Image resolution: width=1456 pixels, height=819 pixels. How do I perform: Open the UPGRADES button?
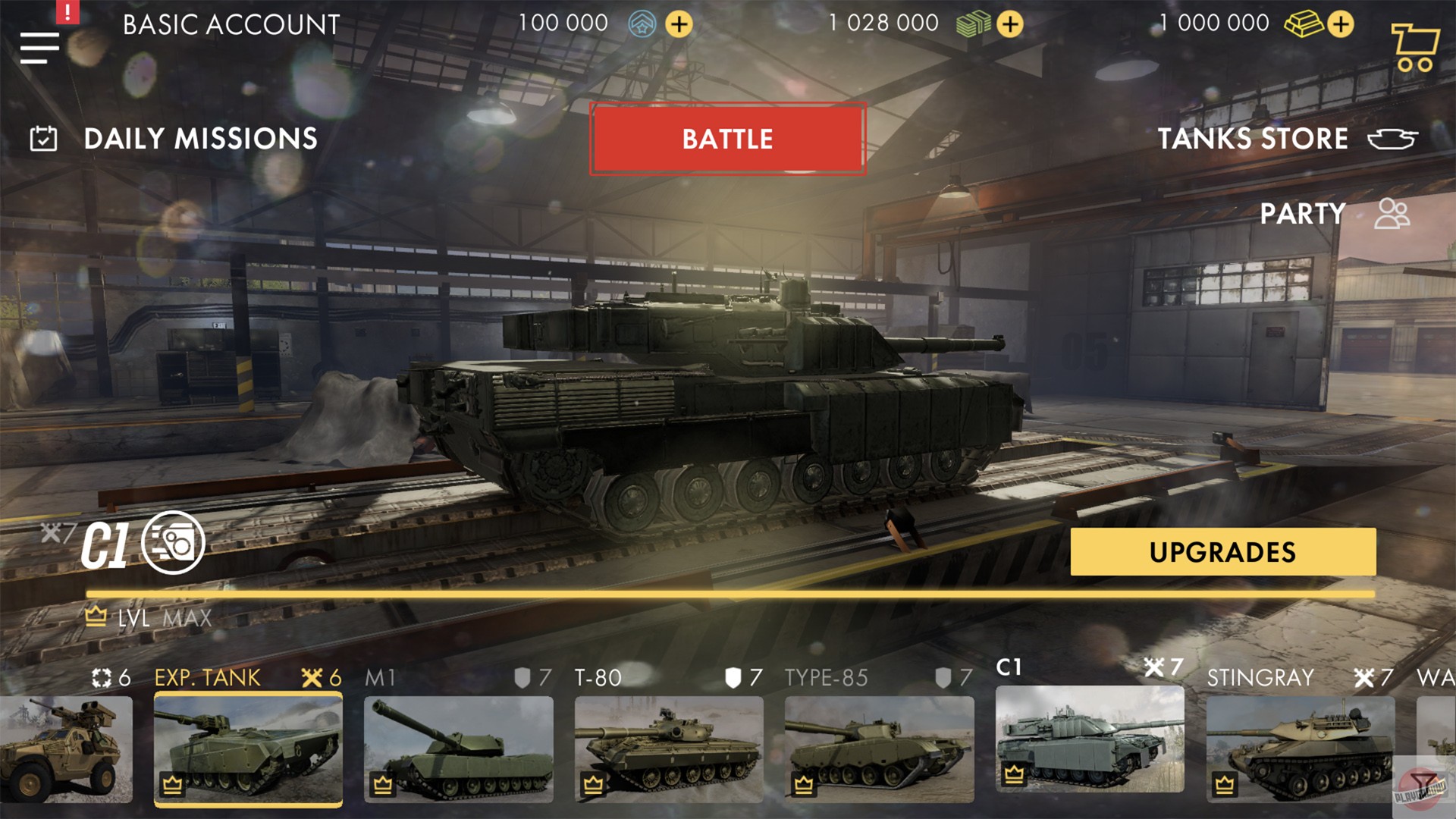(1222, 552)
